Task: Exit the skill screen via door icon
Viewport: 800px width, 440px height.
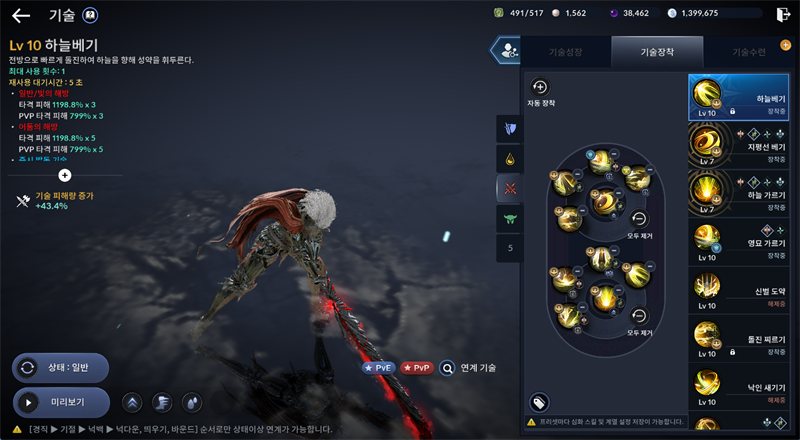Action: [782, 14]
